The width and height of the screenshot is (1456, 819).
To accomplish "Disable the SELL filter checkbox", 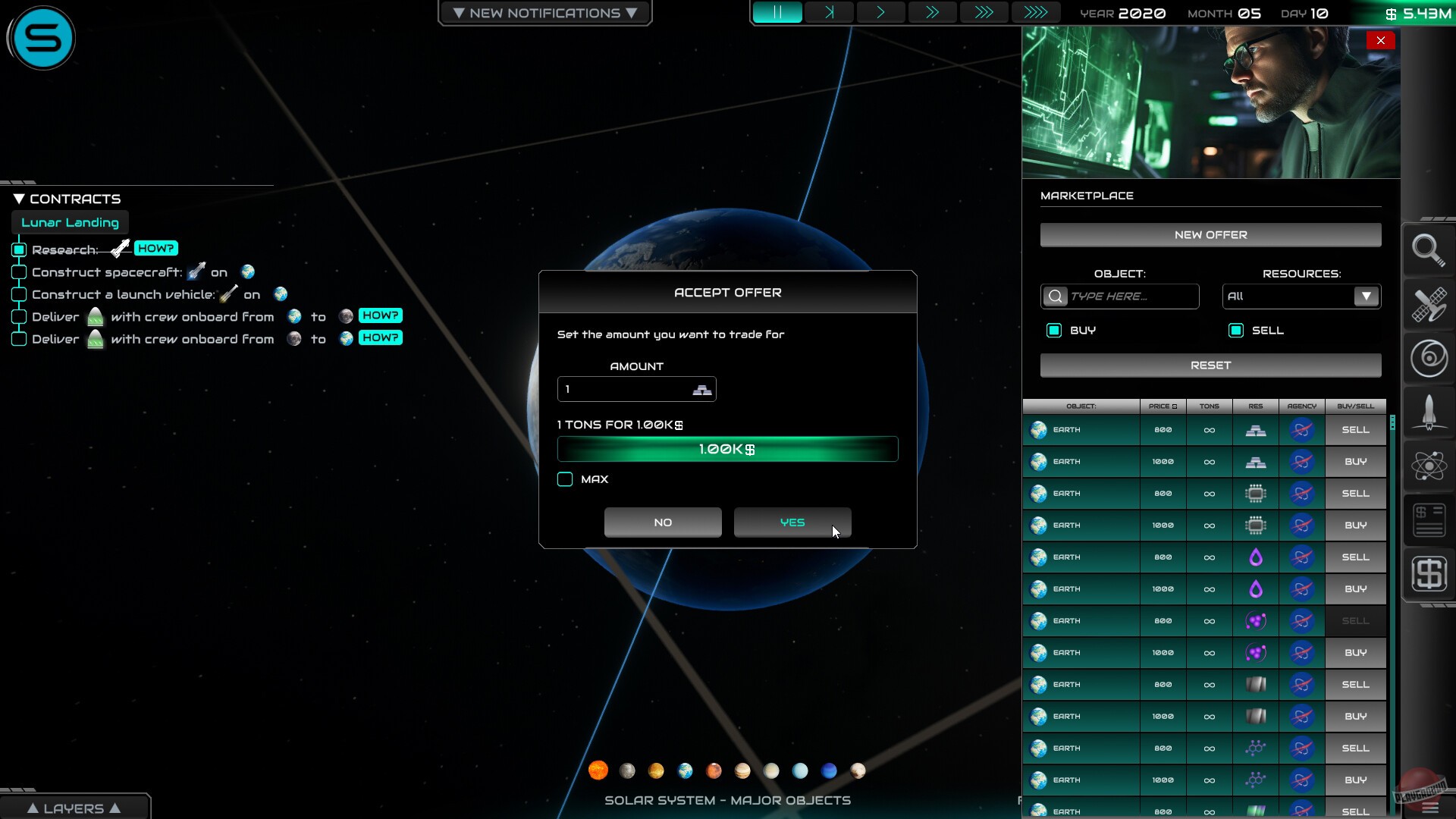I will [x=1236, y=330].
